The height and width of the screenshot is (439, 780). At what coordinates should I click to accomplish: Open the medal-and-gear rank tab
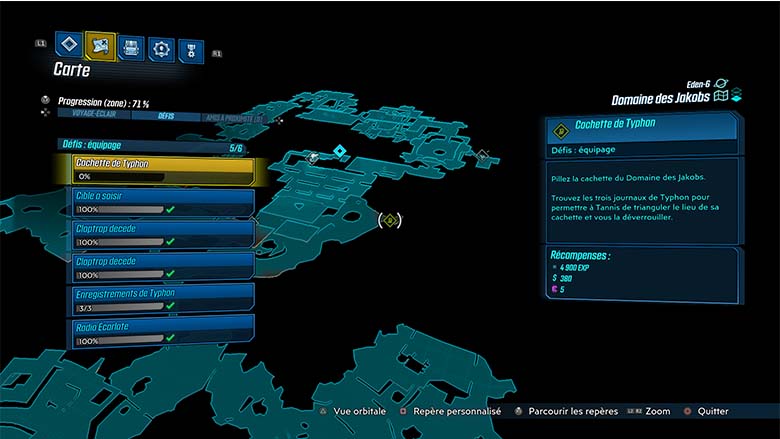click(190, 50)
